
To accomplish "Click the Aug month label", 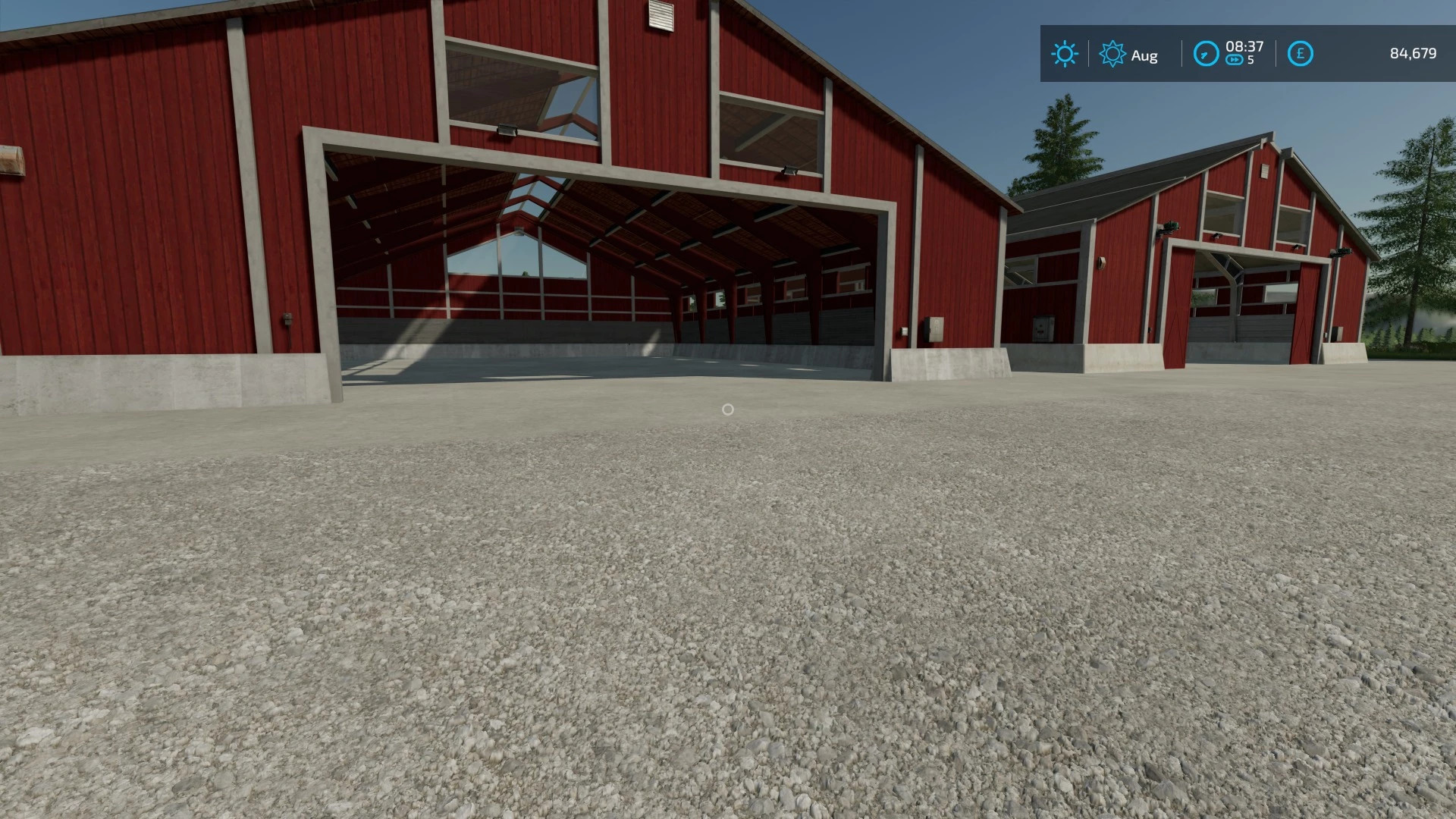I will (x=1145, y=55).
